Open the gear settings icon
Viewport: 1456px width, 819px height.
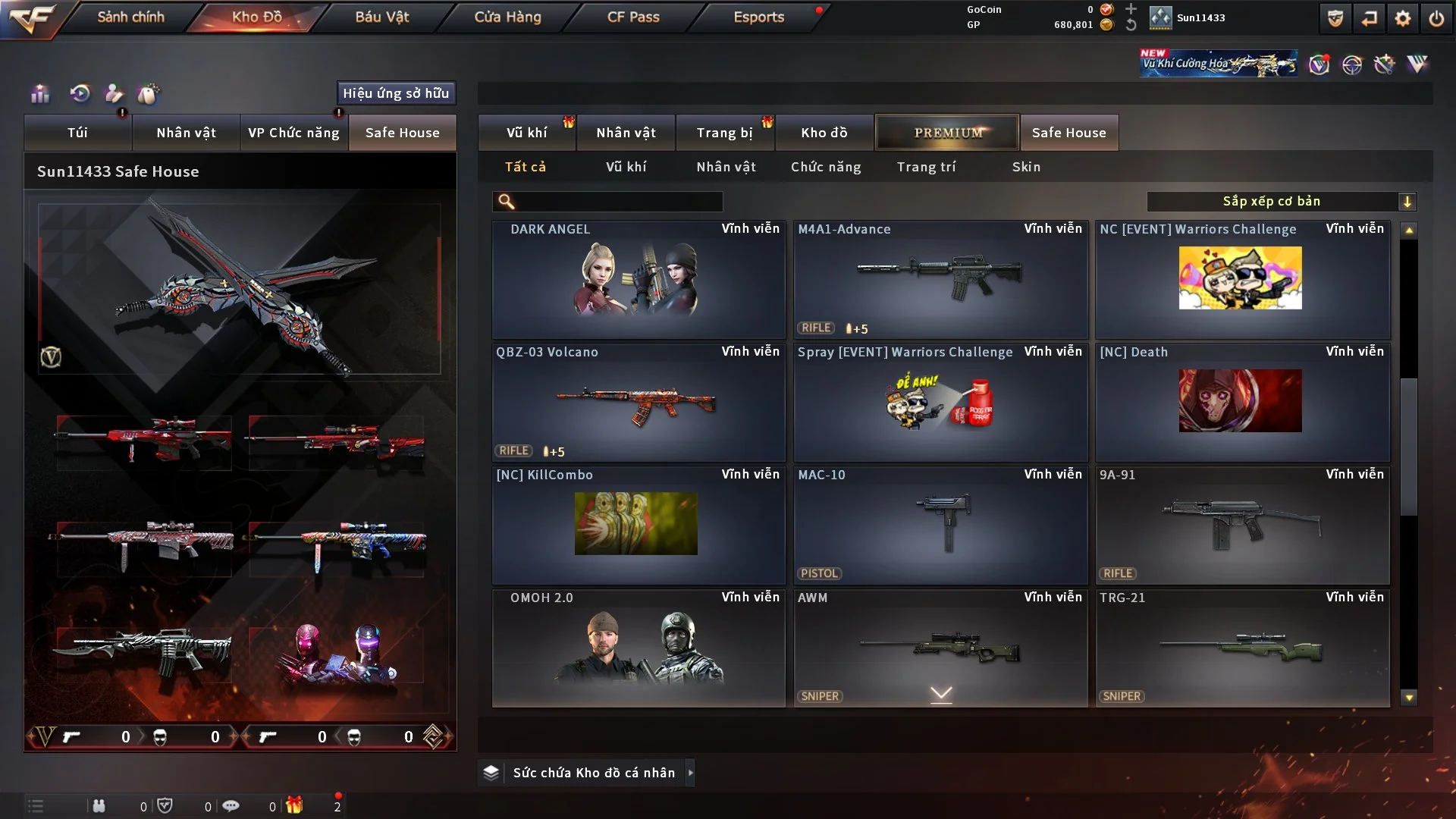pos(1402,18)
